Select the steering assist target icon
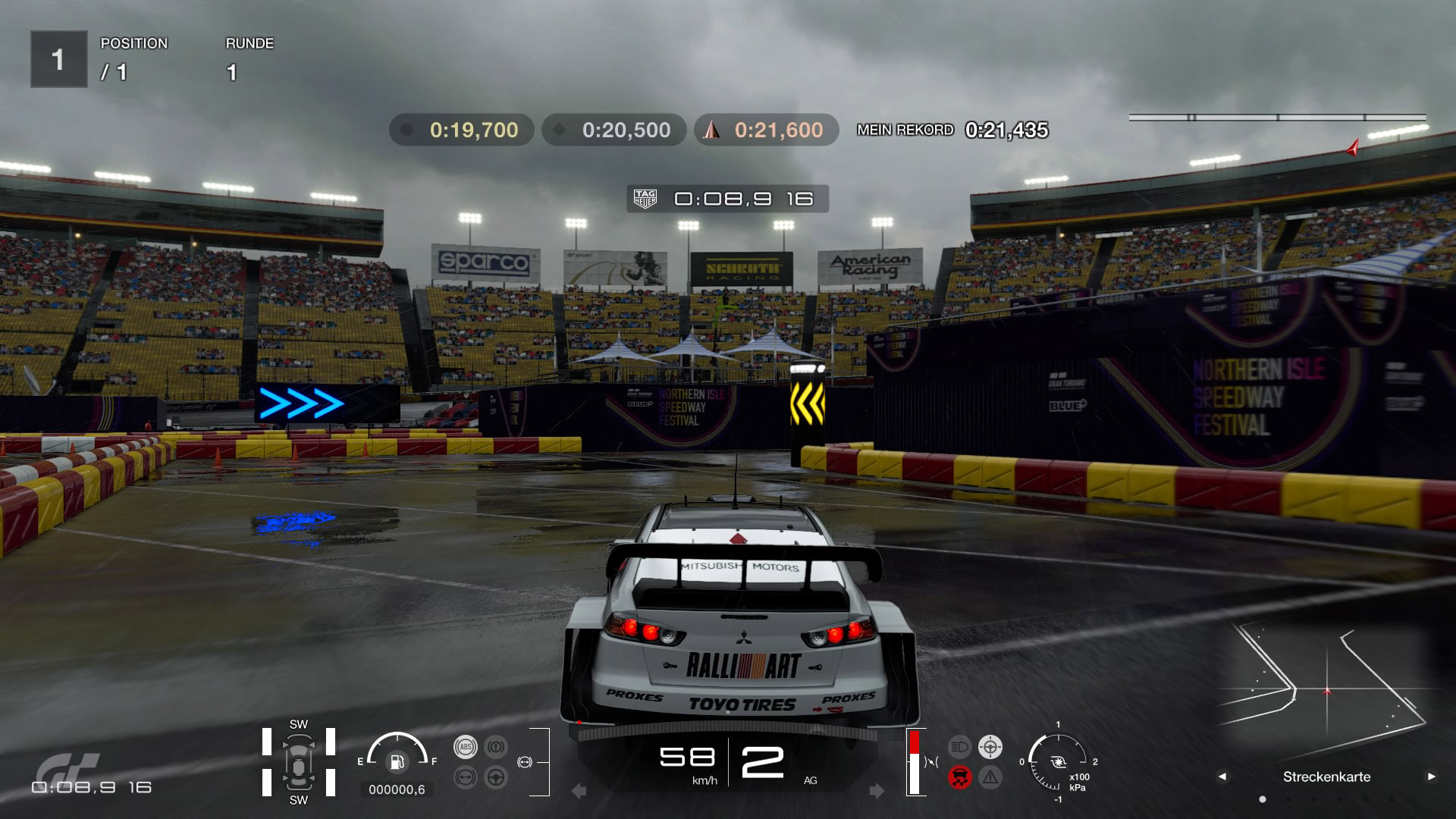Image resolution: width=1456 pixels, height=819 pixels. pos(990,747)
